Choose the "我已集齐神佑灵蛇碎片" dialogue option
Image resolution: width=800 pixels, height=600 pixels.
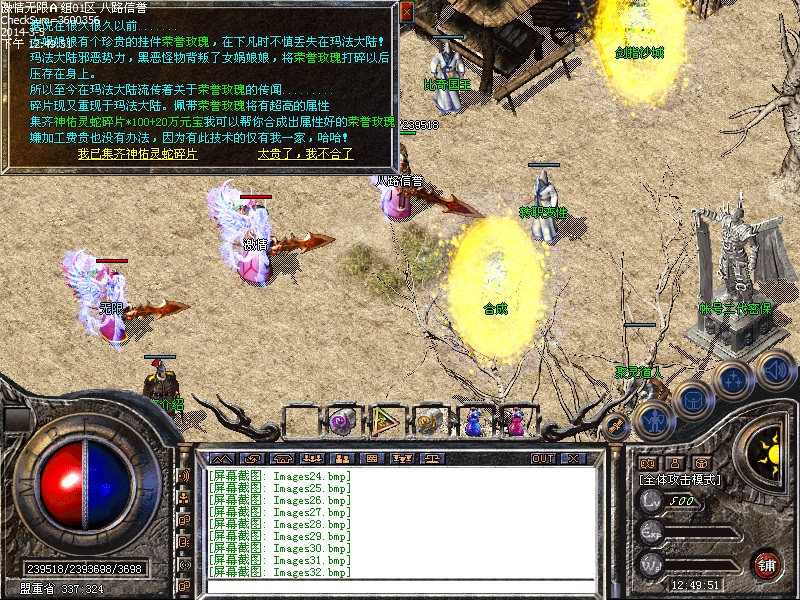(137, 155)
